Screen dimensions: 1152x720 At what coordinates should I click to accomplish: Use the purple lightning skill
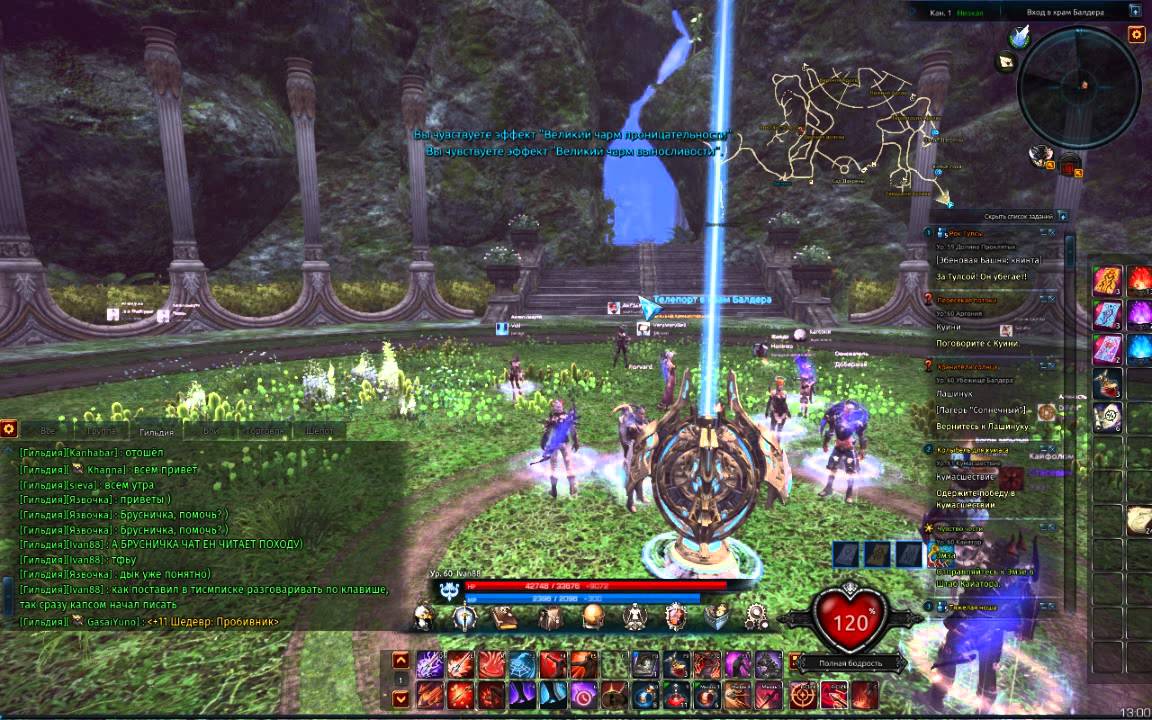430,664
